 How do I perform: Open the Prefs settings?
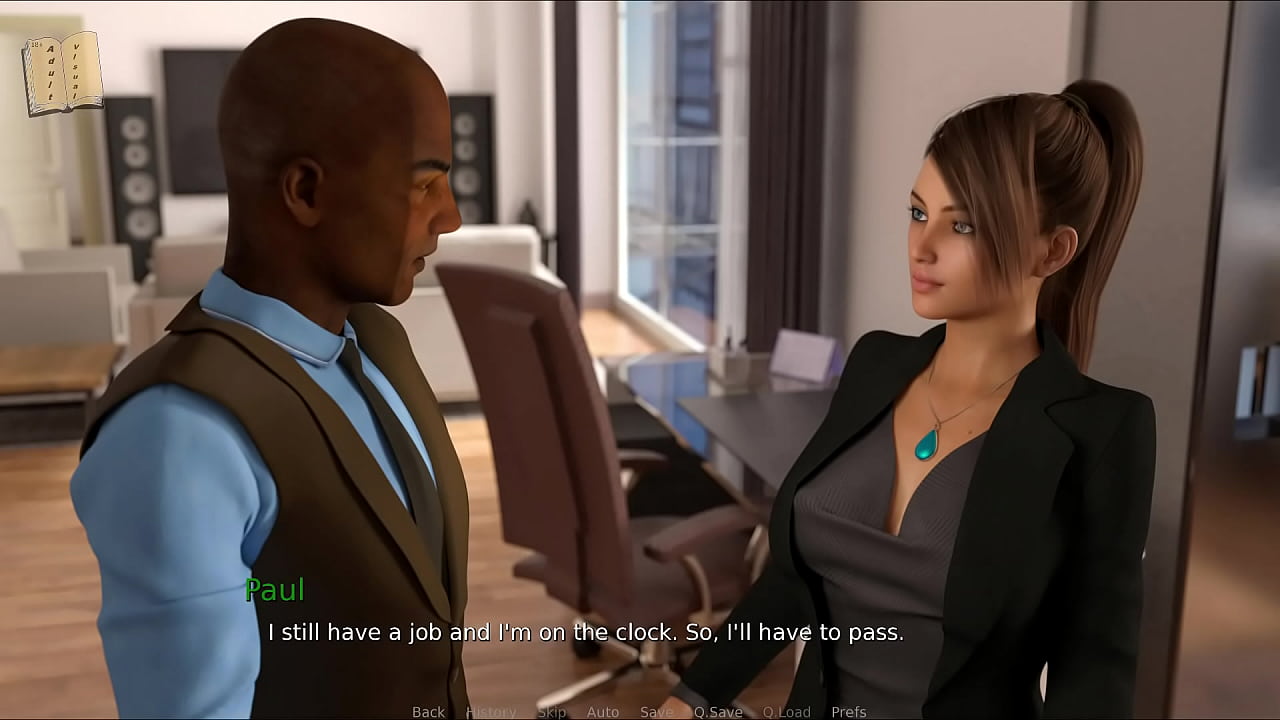click(x=849, y=712)
